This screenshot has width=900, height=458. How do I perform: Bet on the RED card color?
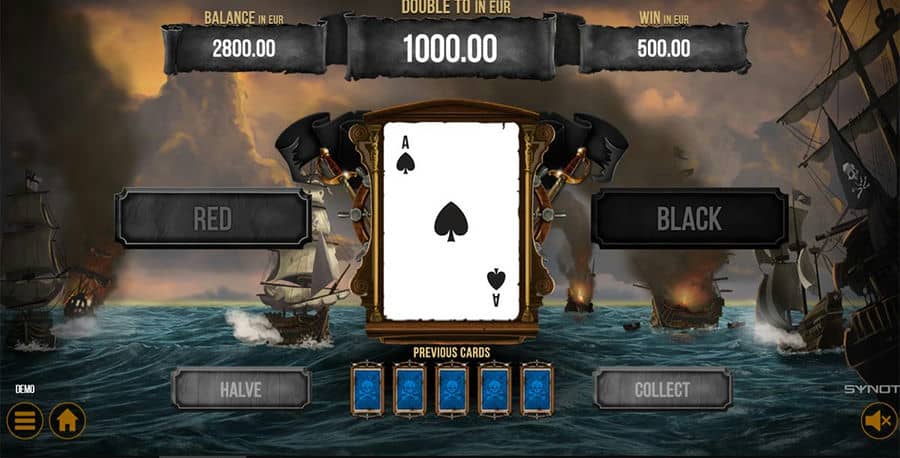[212, 219]
